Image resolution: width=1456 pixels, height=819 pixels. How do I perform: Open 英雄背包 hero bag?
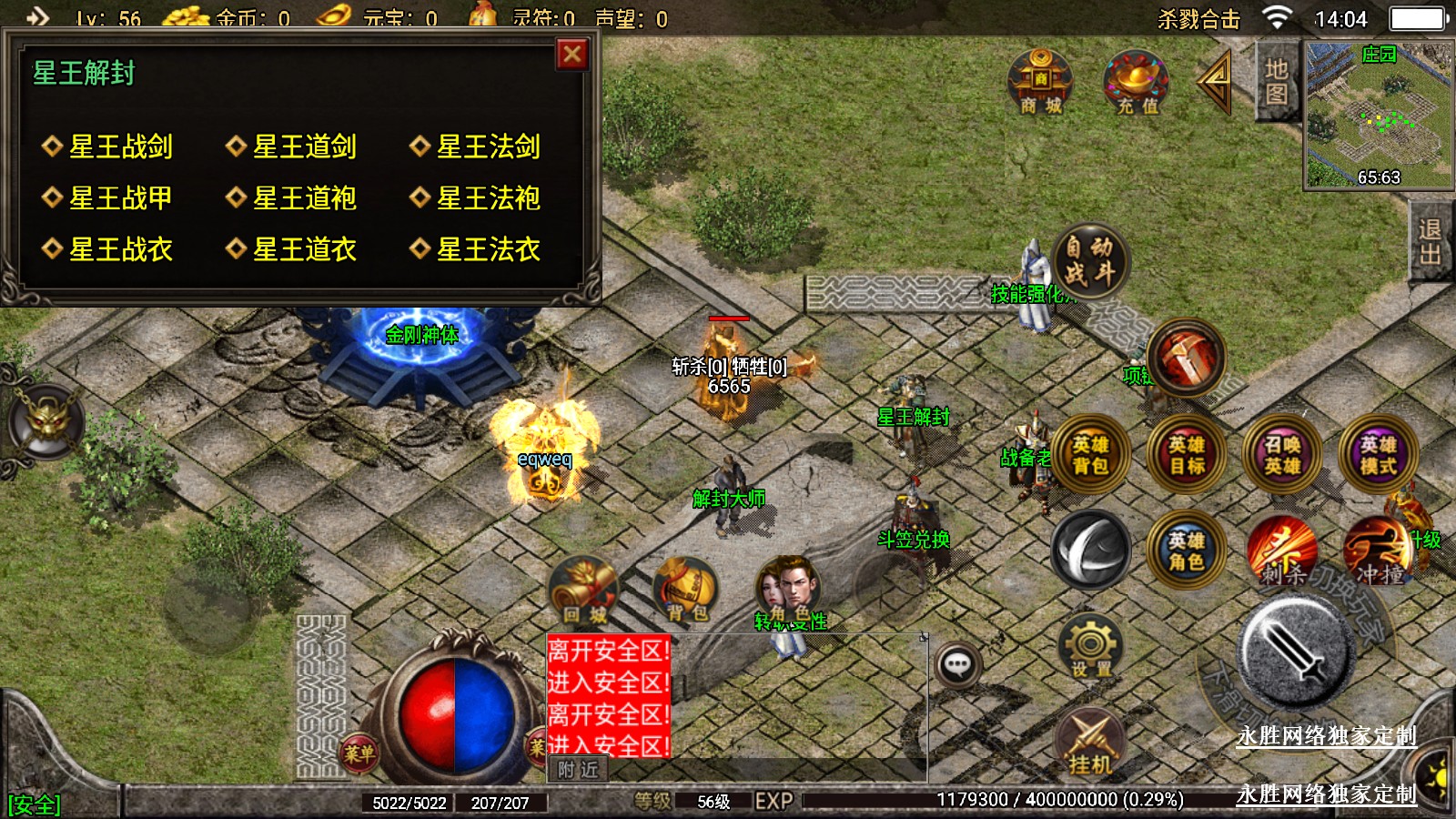(x=1090, y=455)
